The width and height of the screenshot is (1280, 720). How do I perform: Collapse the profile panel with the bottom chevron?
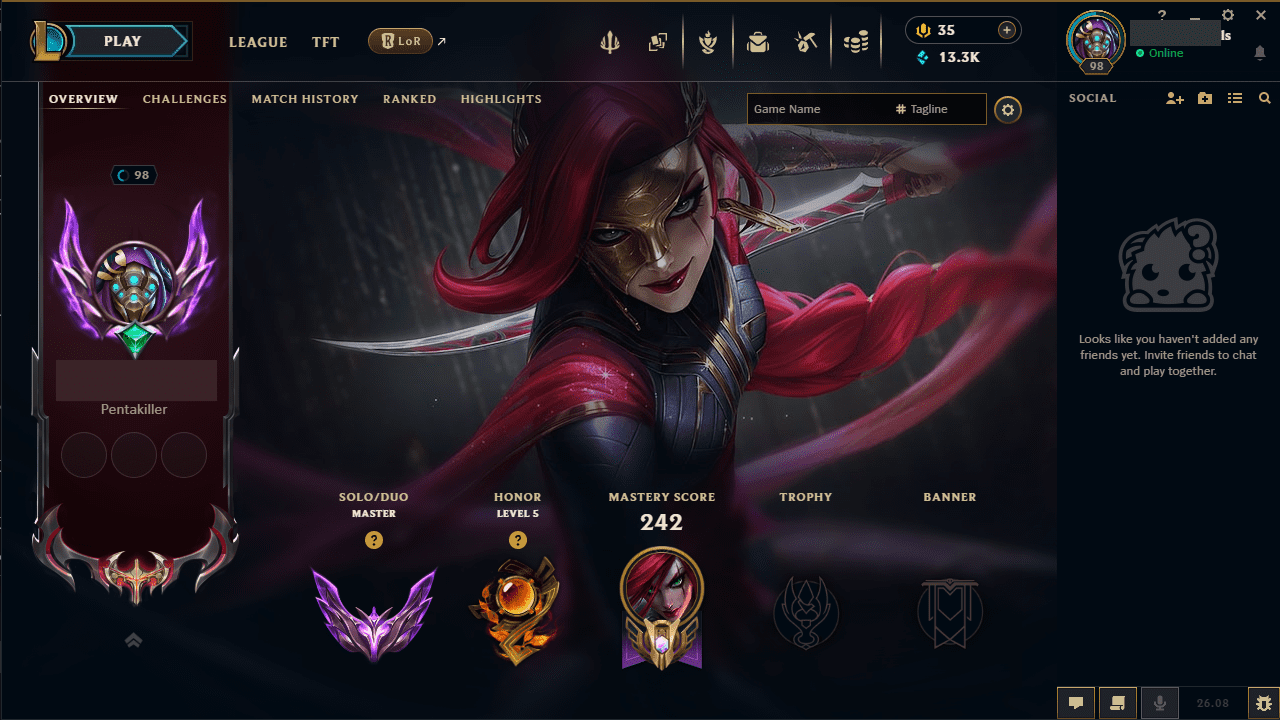coord(133,640)
